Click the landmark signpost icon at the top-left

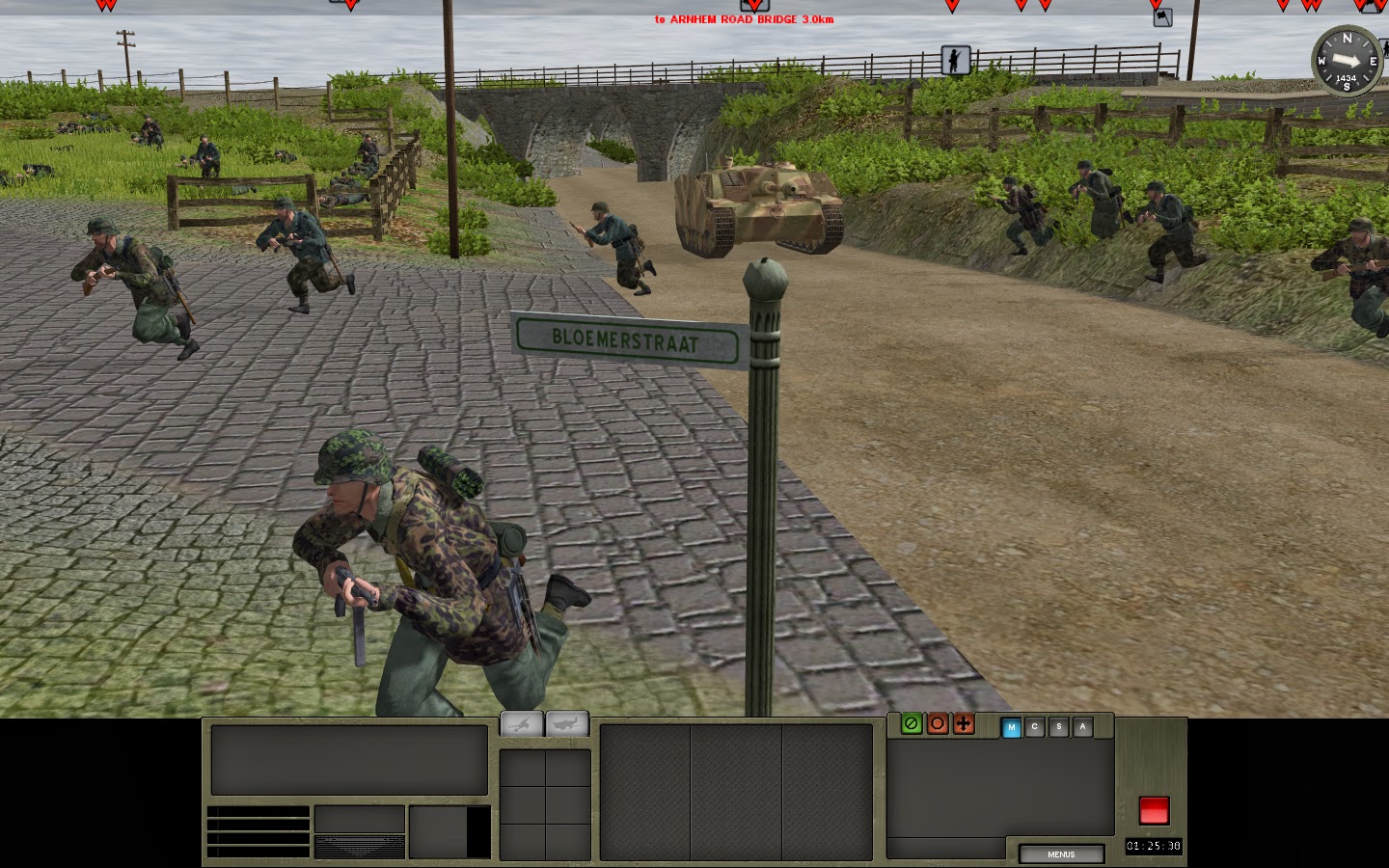coord(335,3)
